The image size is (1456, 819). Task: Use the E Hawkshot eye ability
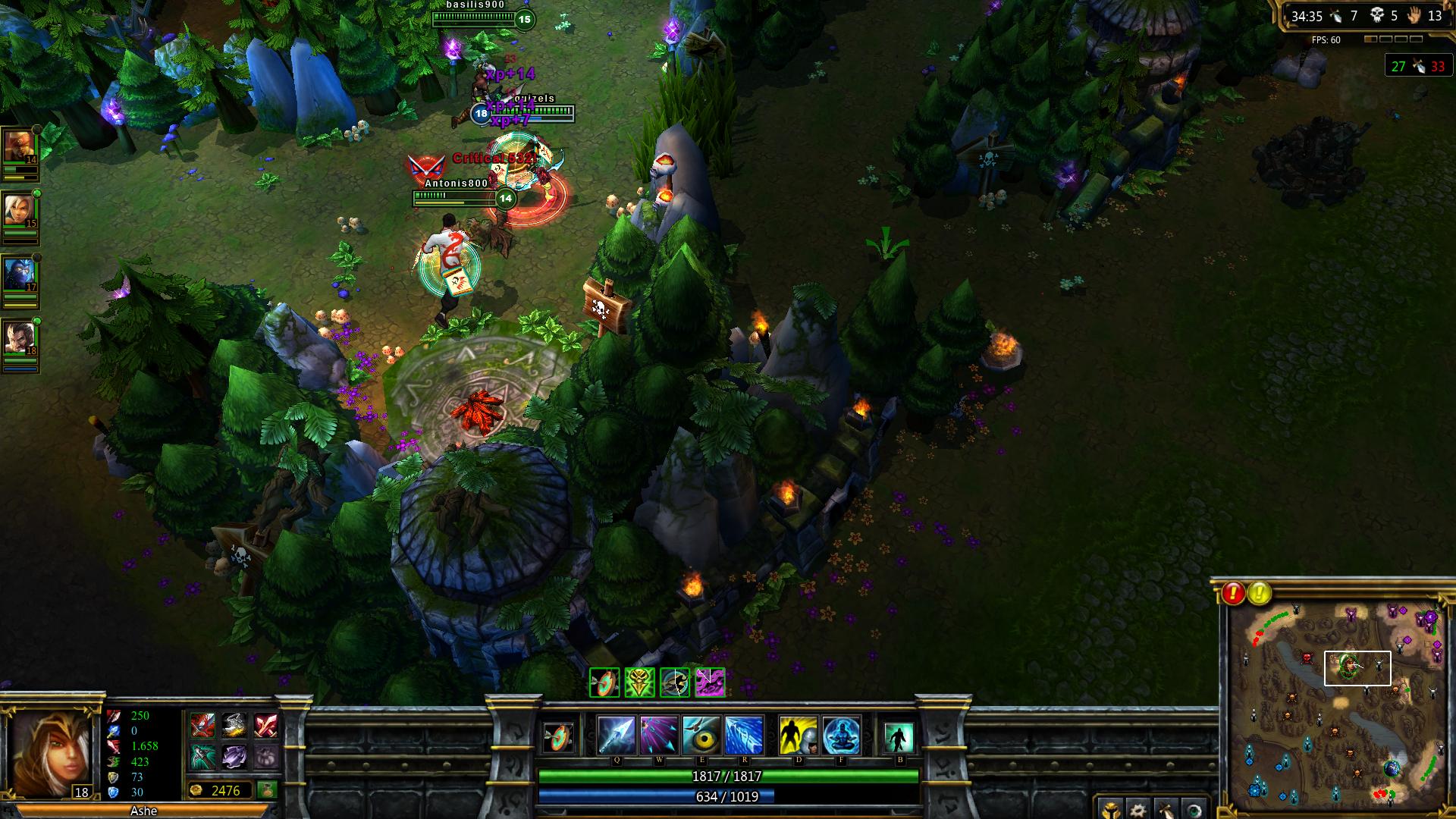(x=701, y=735)
